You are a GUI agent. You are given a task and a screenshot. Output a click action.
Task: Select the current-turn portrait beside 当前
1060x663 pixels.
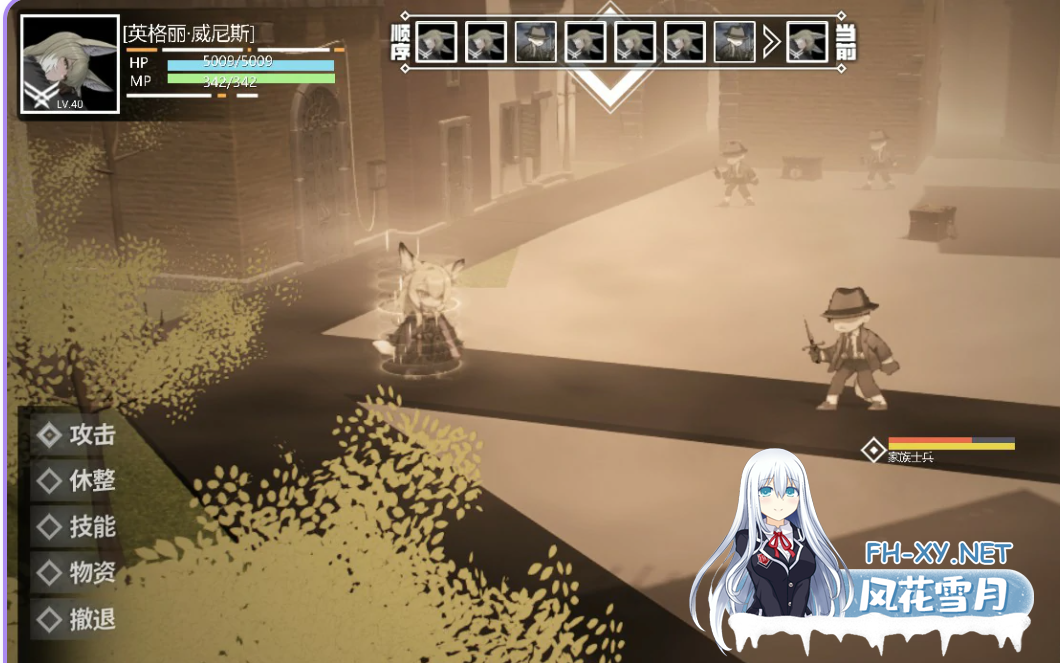pos(807,43)
